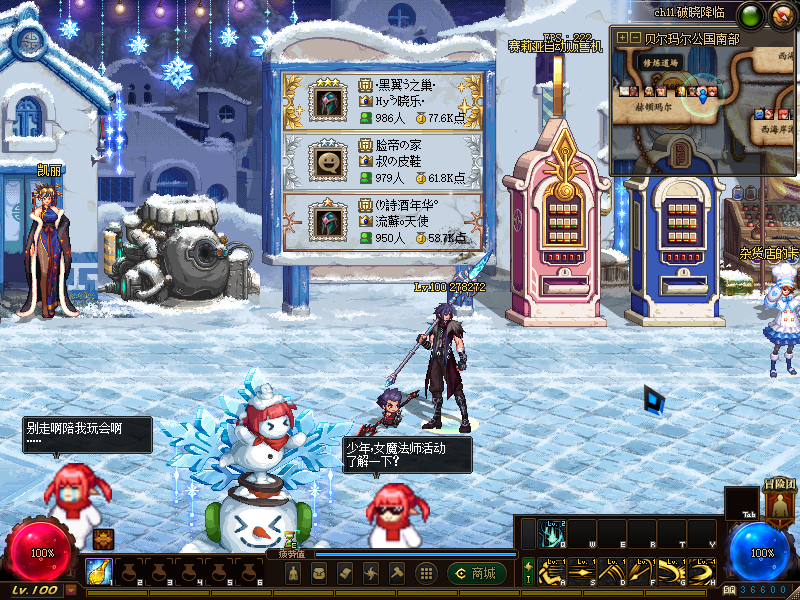Click the hammer icon in the menu bar
This screenshot has height=600, width=800.
coord(397,573)
